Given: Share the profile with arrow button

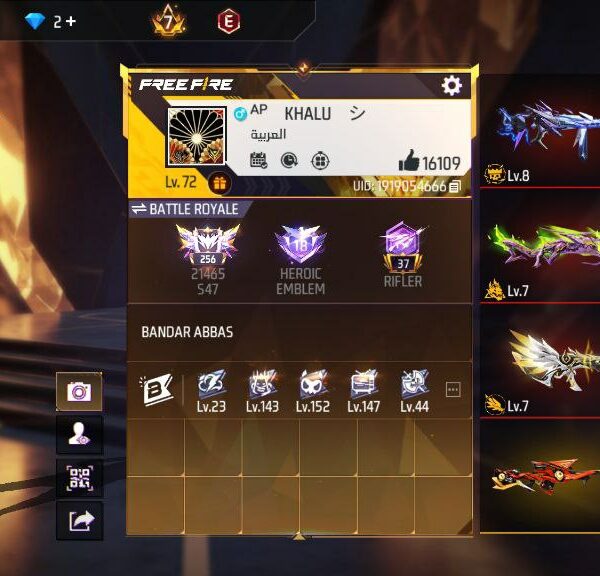Looking at the screenshot, I should click(79, 519).
